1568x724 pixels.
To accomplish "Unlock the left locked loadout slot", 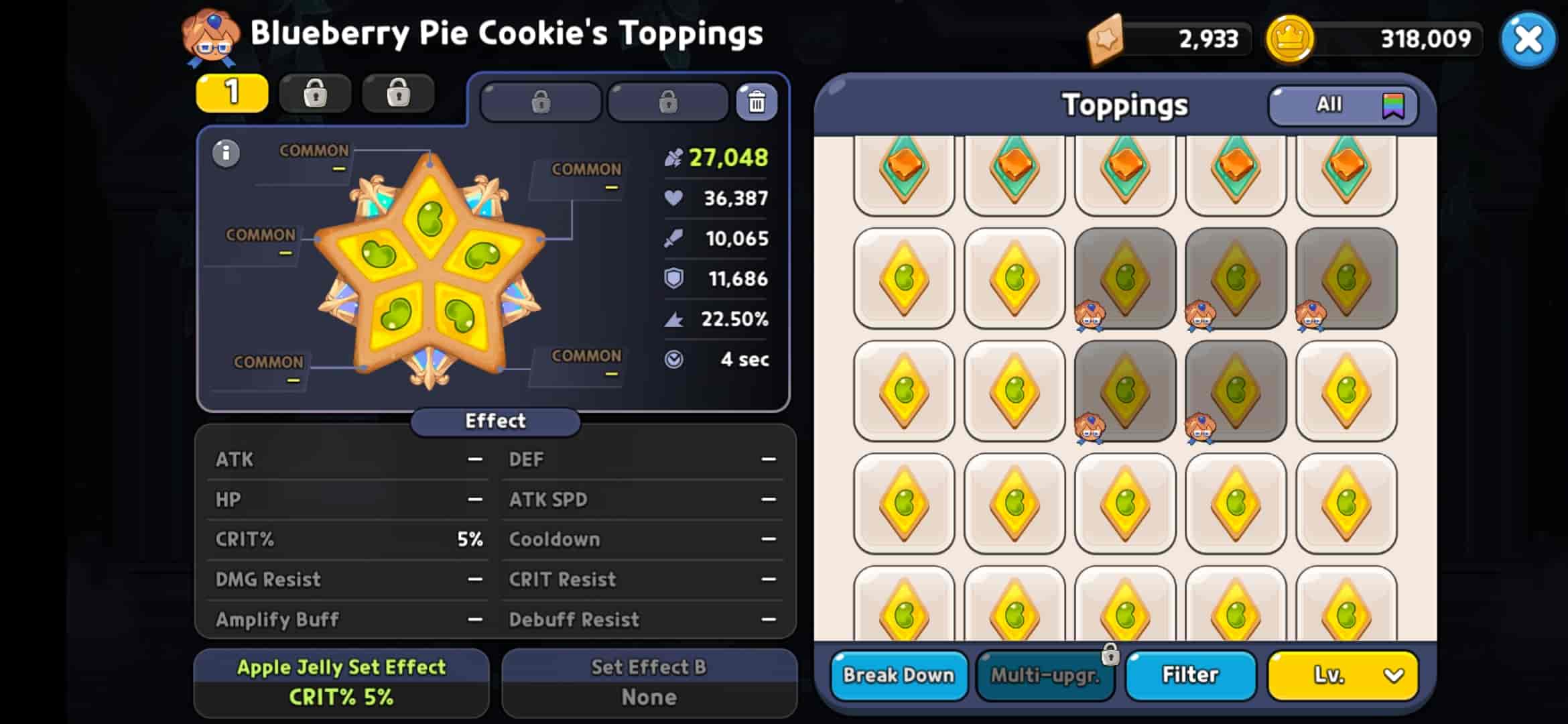I will point(540,102).
